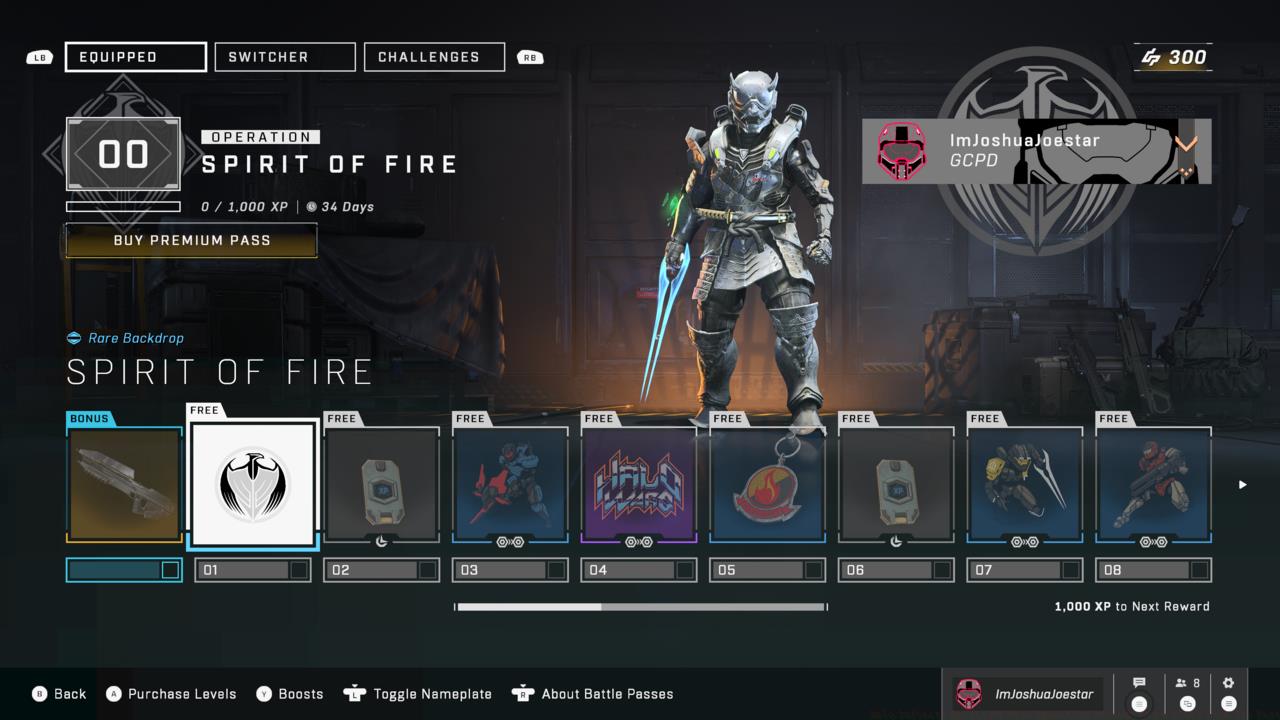
Task: View the Halo Wars backdrop at rank 04
Action: click(639, 484)
